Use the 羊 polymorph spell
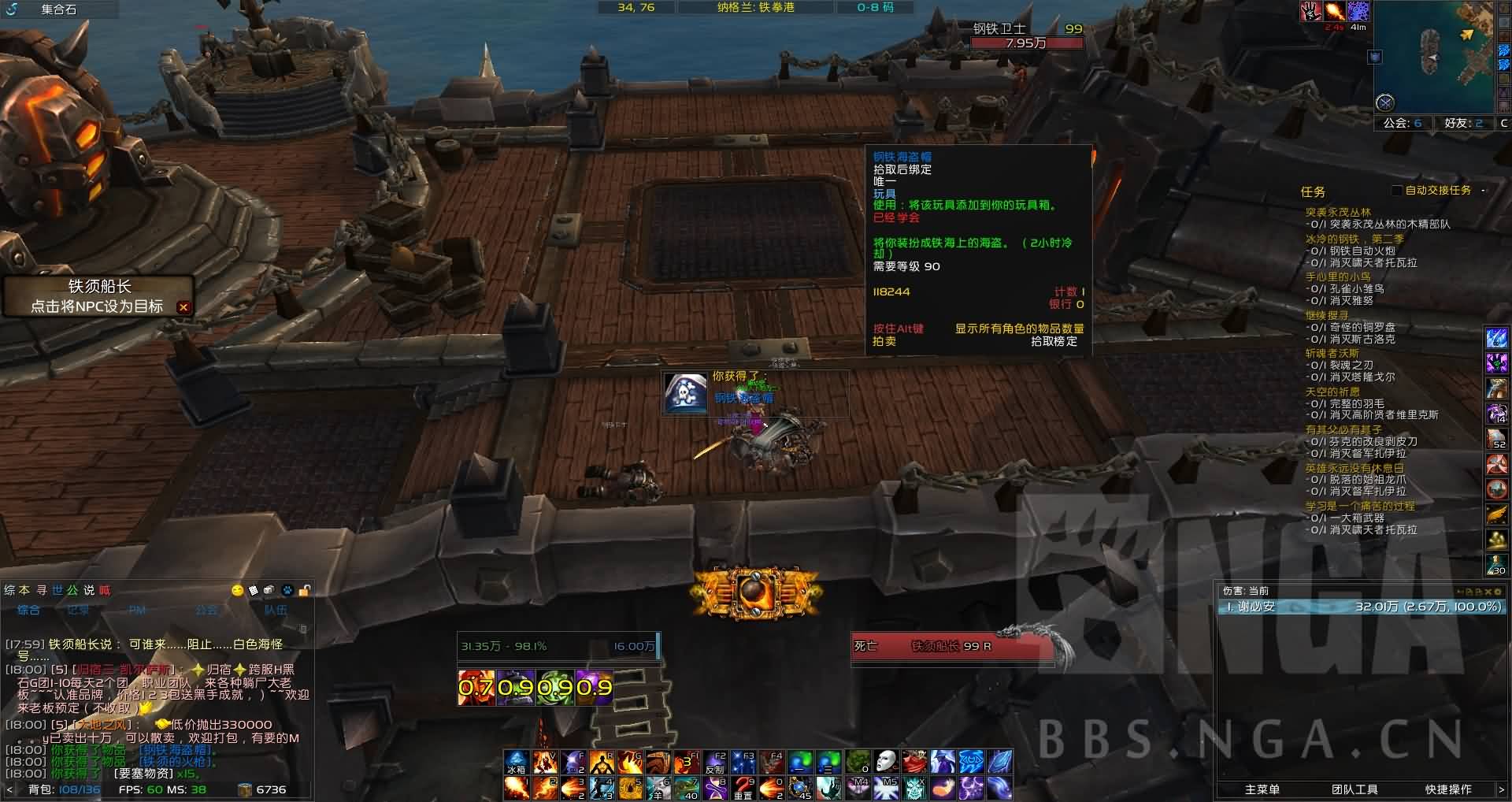 click(658, 788)
